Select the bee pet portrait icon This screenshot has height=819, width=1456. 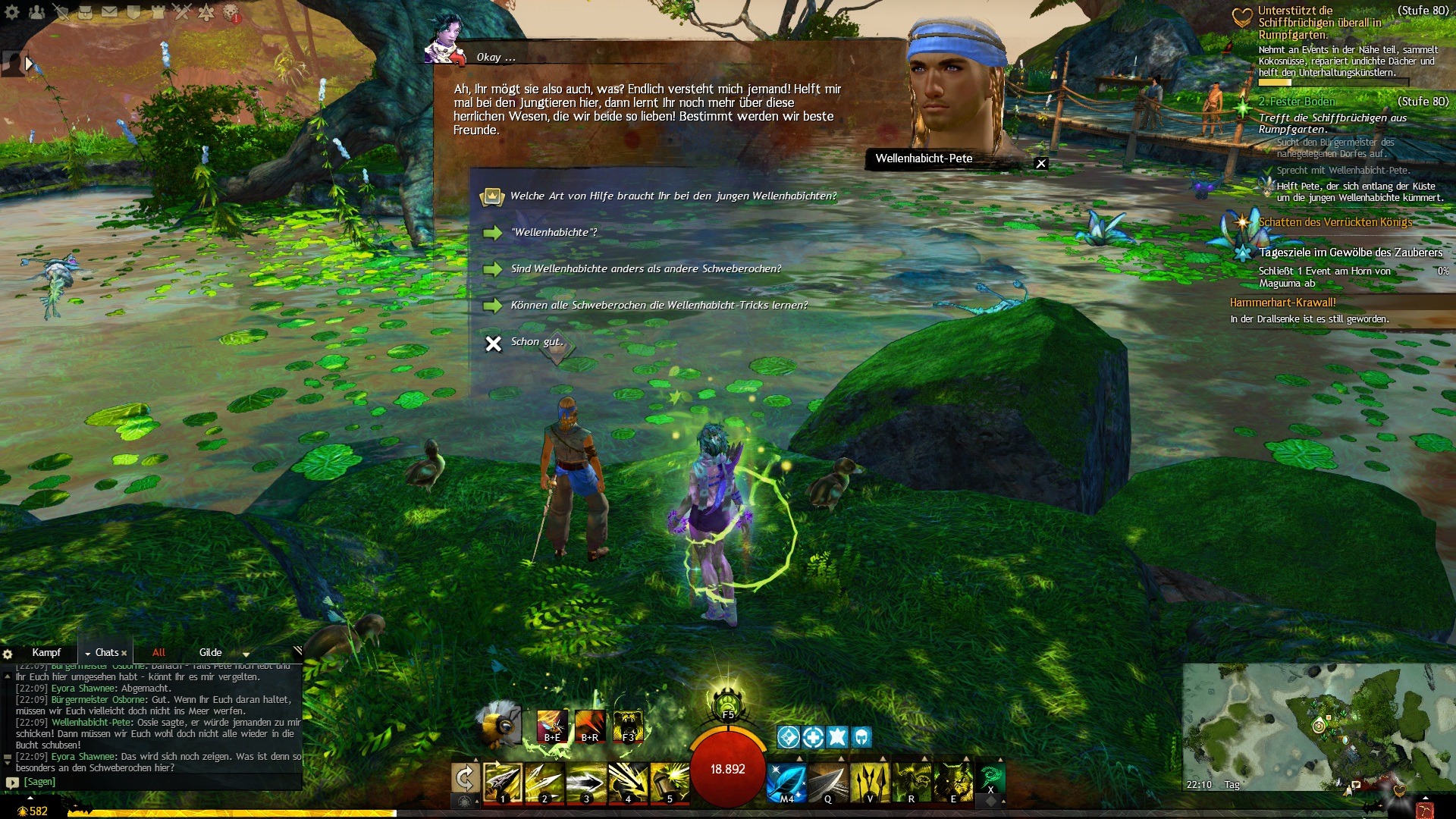498,723
